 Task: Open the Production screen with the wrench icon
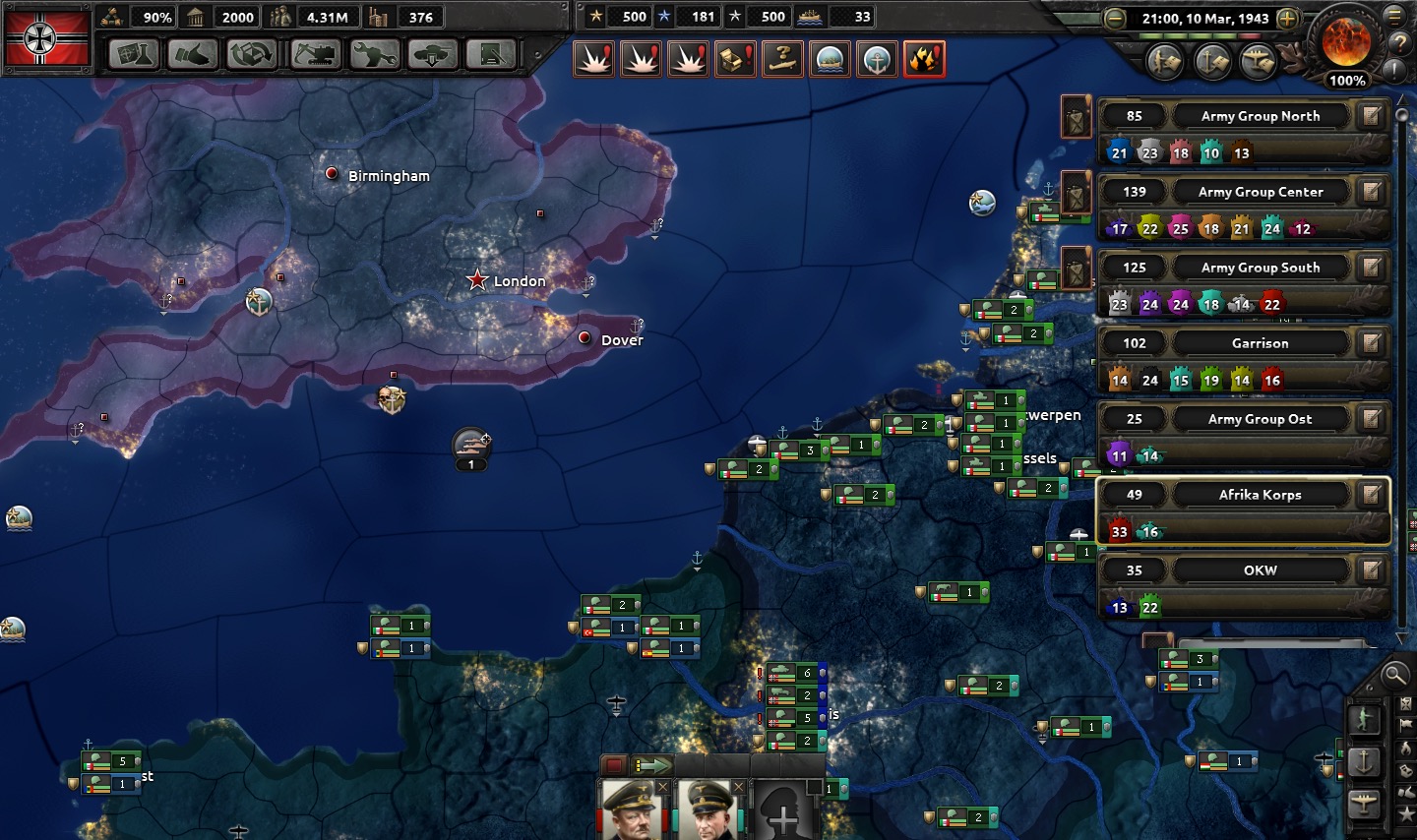coord(374,54)
